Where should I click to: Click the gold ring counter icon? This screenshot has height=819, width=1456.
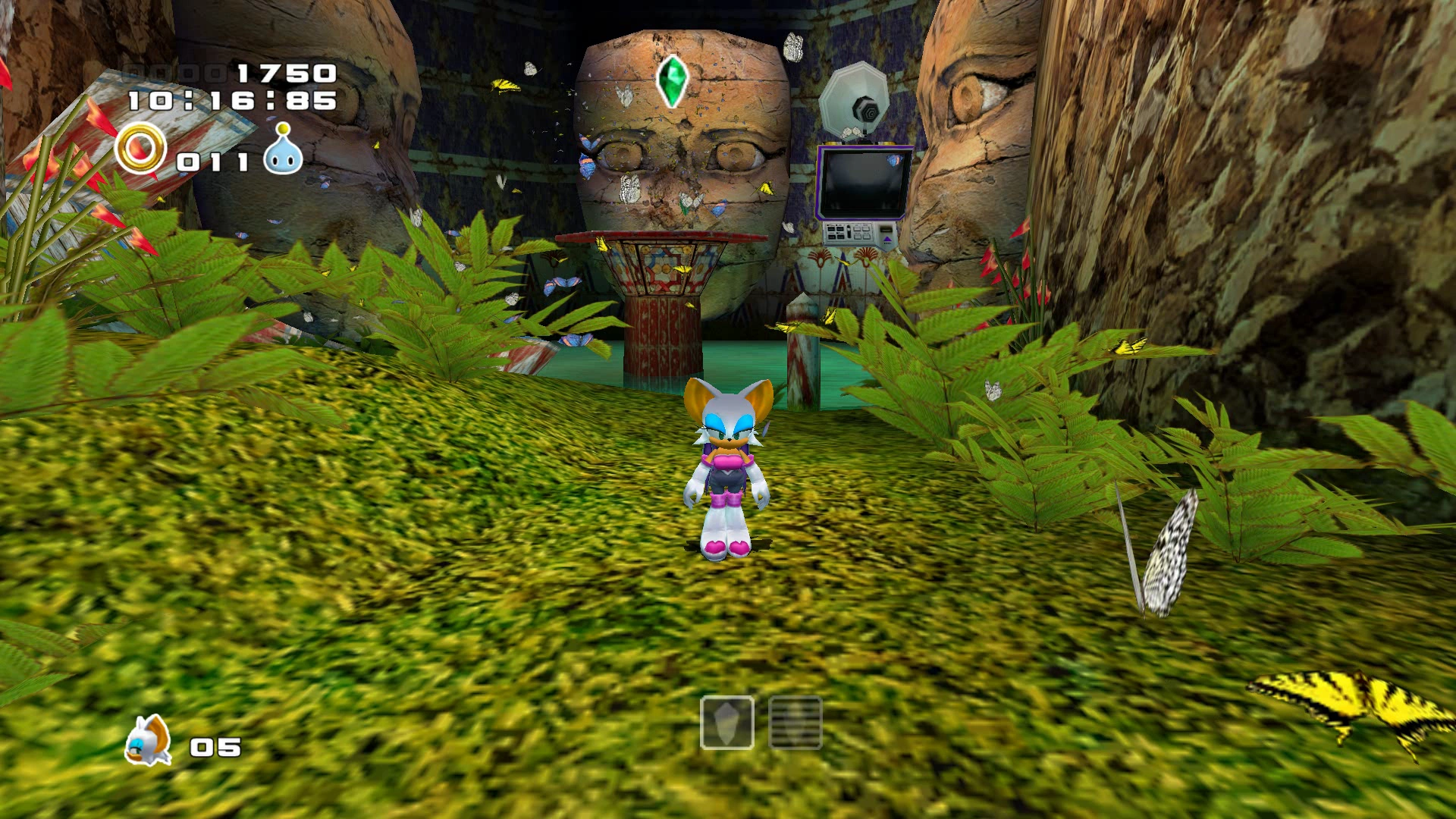pos(140,149)
